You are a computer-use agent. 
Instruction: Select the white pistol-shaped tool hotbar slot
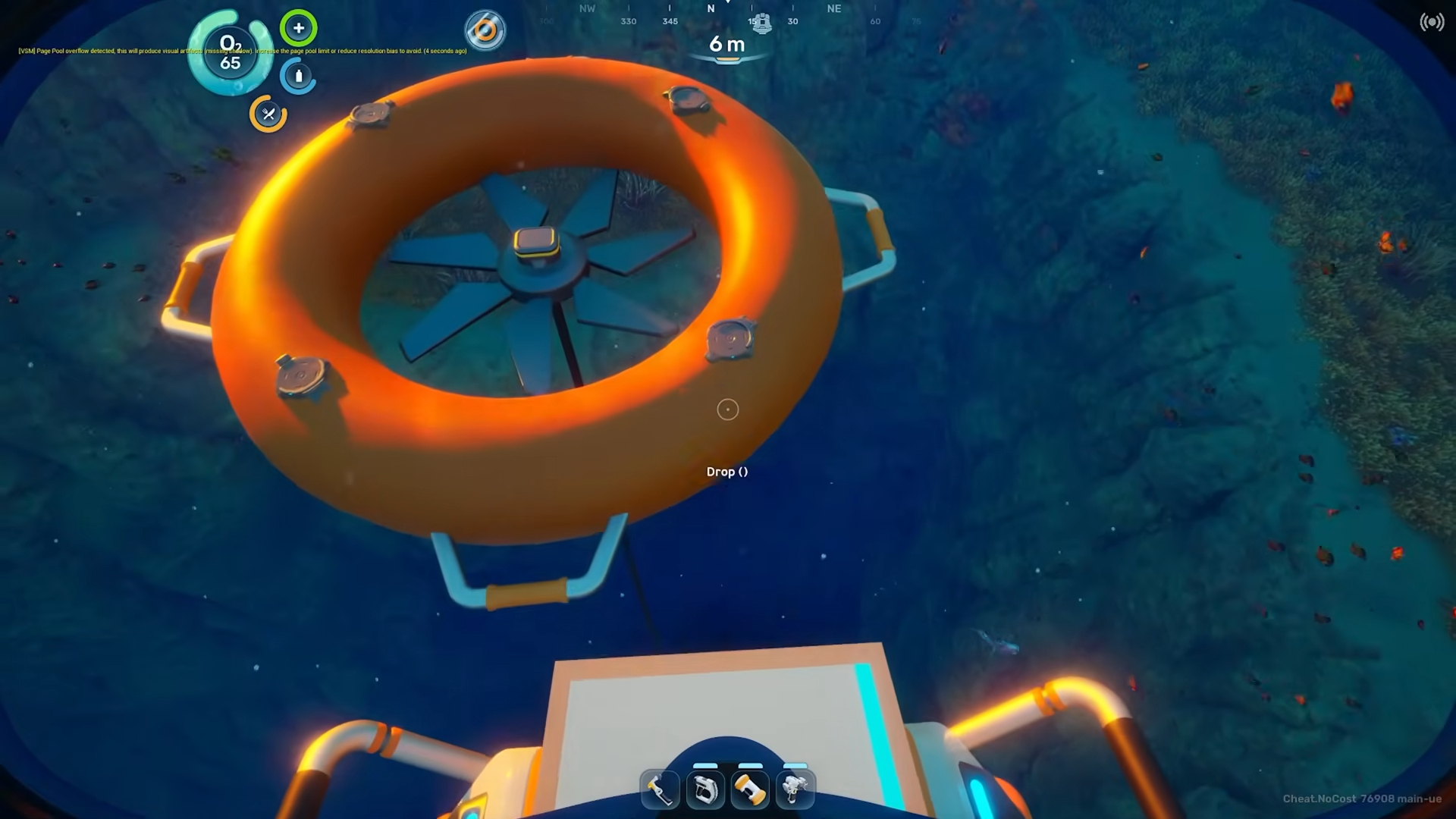795,790
